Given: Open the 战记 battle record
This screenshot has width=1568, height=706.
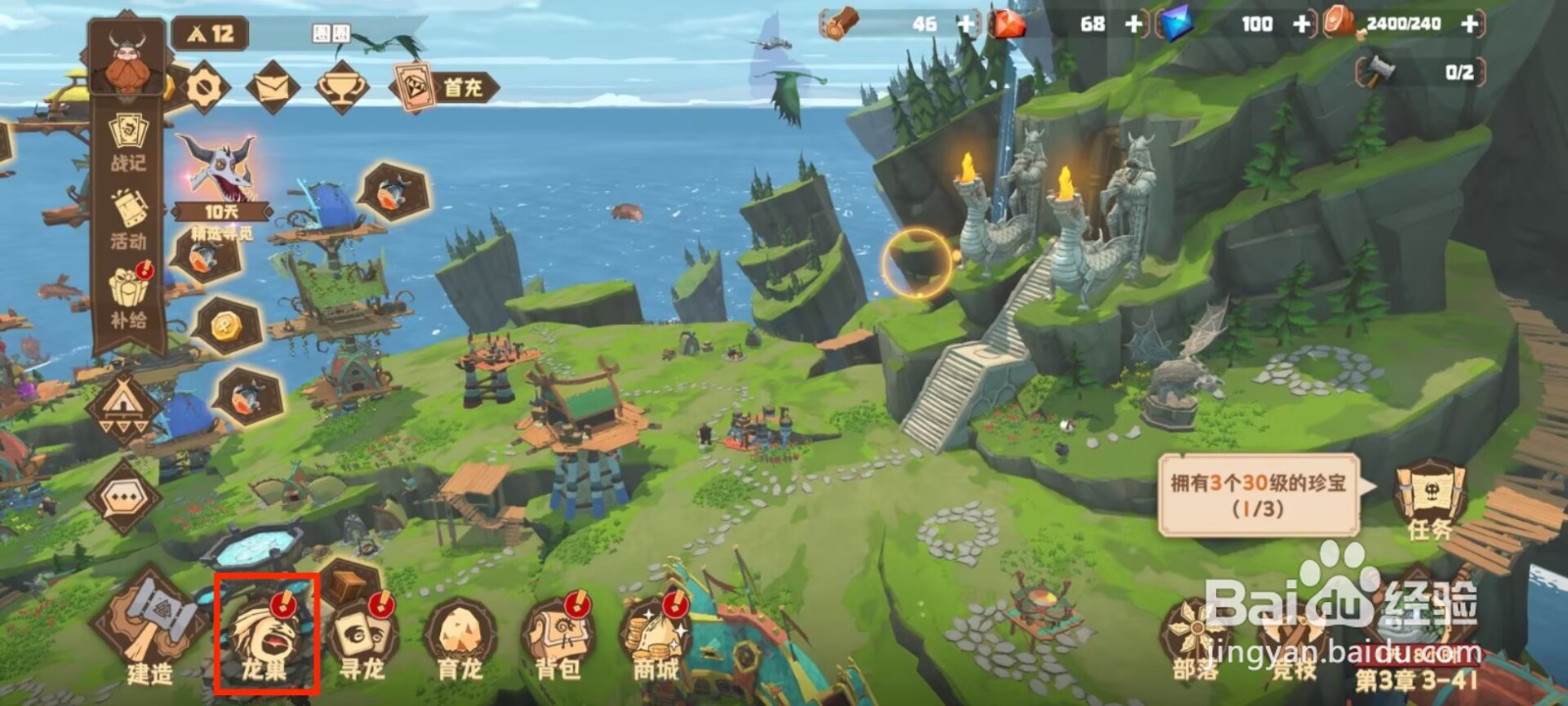Looking at the screenshot, I should pos(127,143).
